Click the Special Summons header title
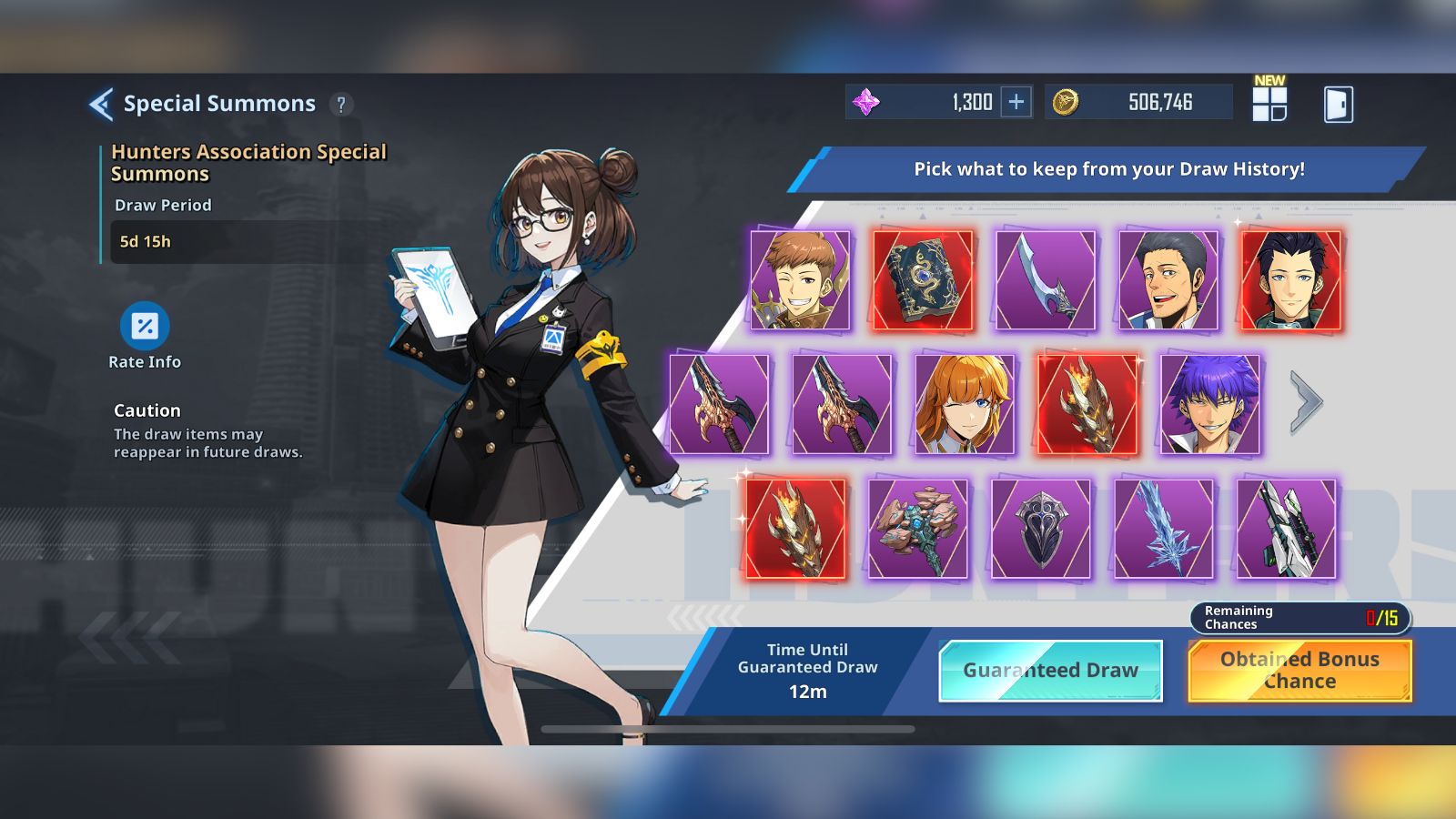 click(218, 103)
